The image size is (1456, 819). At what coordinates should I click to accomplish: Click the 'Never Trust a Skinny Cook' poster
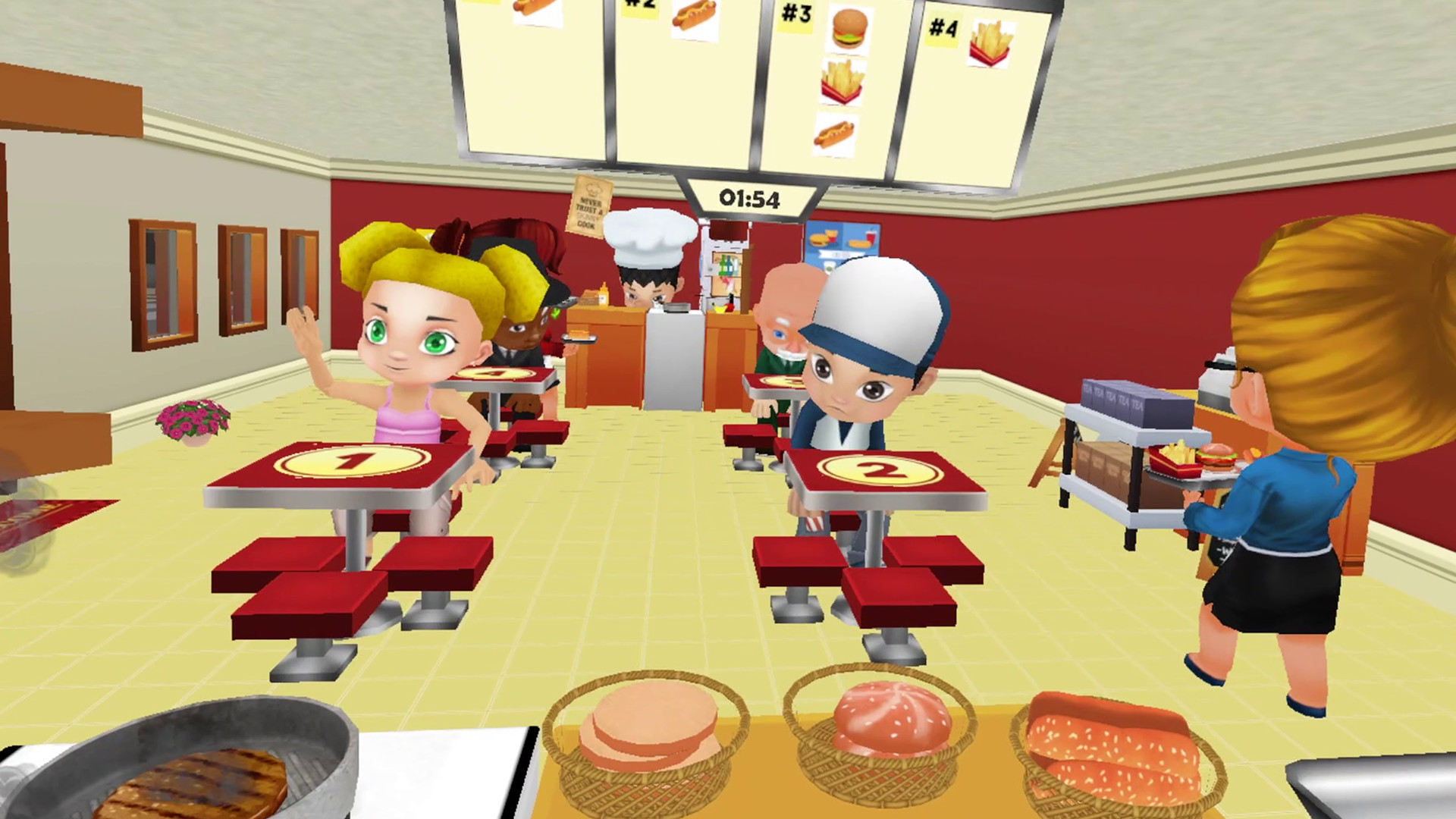[x=591, y=206]
